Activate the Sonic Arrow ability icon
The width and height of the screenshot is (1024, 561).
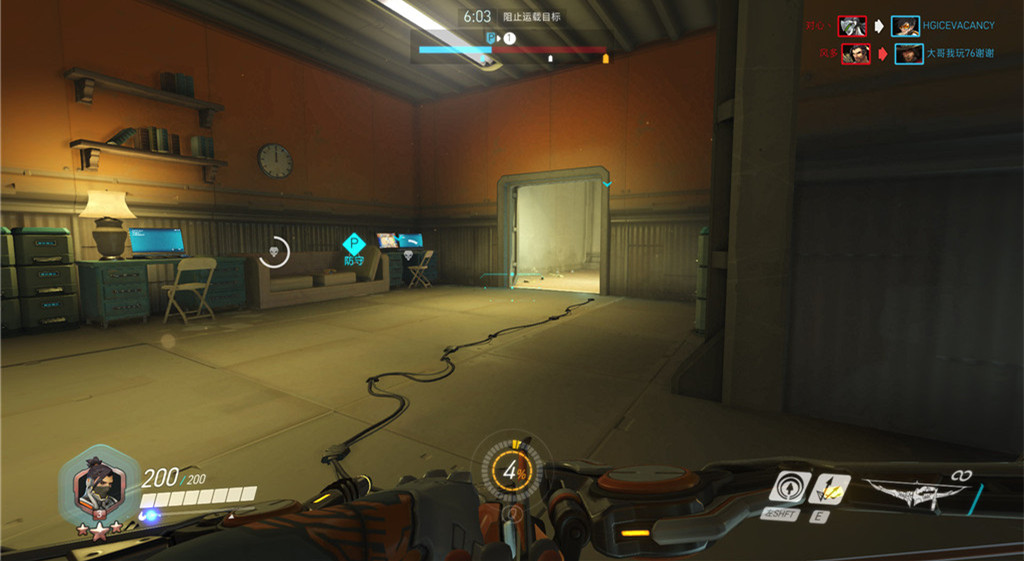tap(791, 488)
